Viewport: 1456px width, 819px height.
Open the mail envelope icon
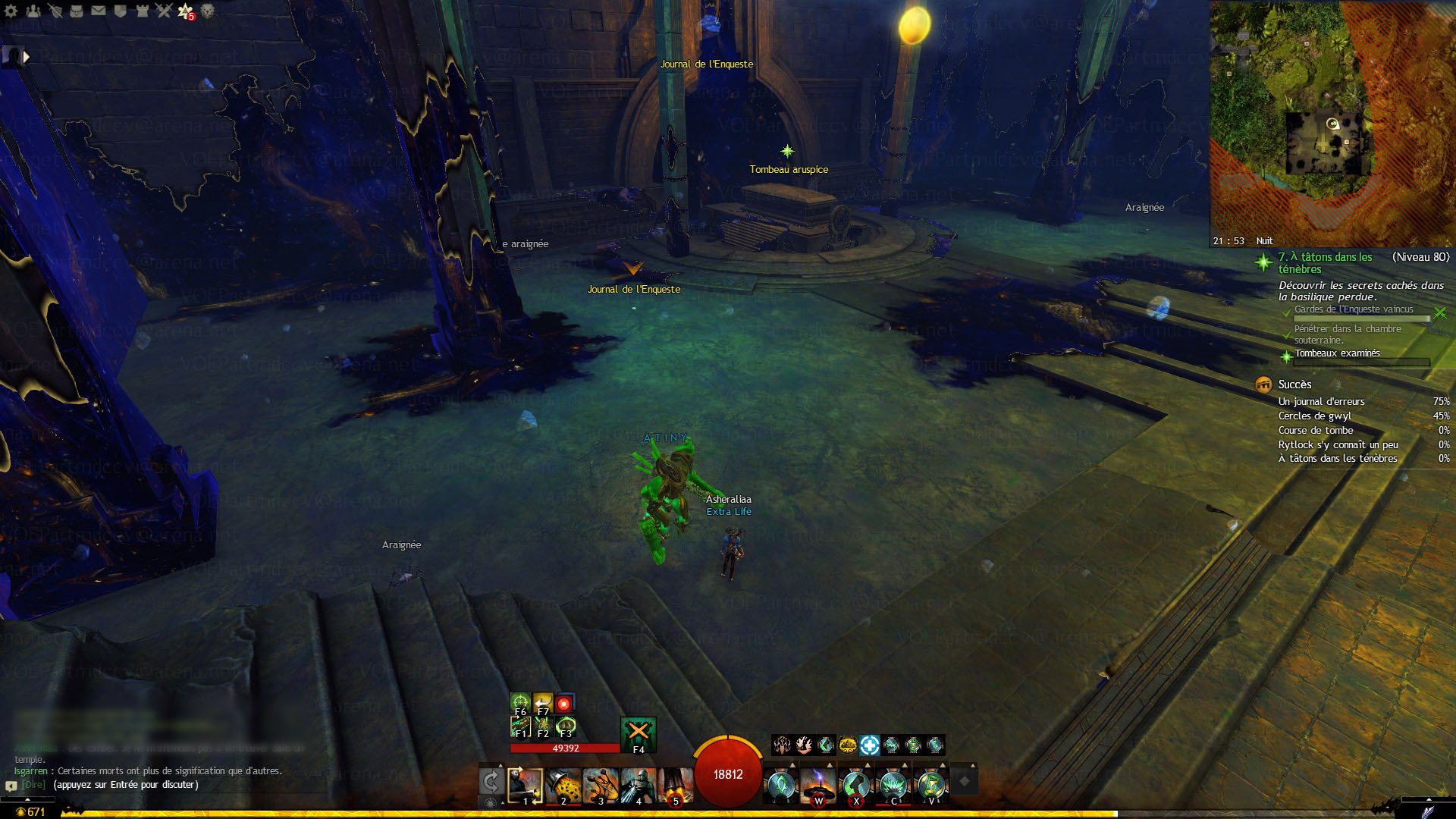(x=99, y=11)
